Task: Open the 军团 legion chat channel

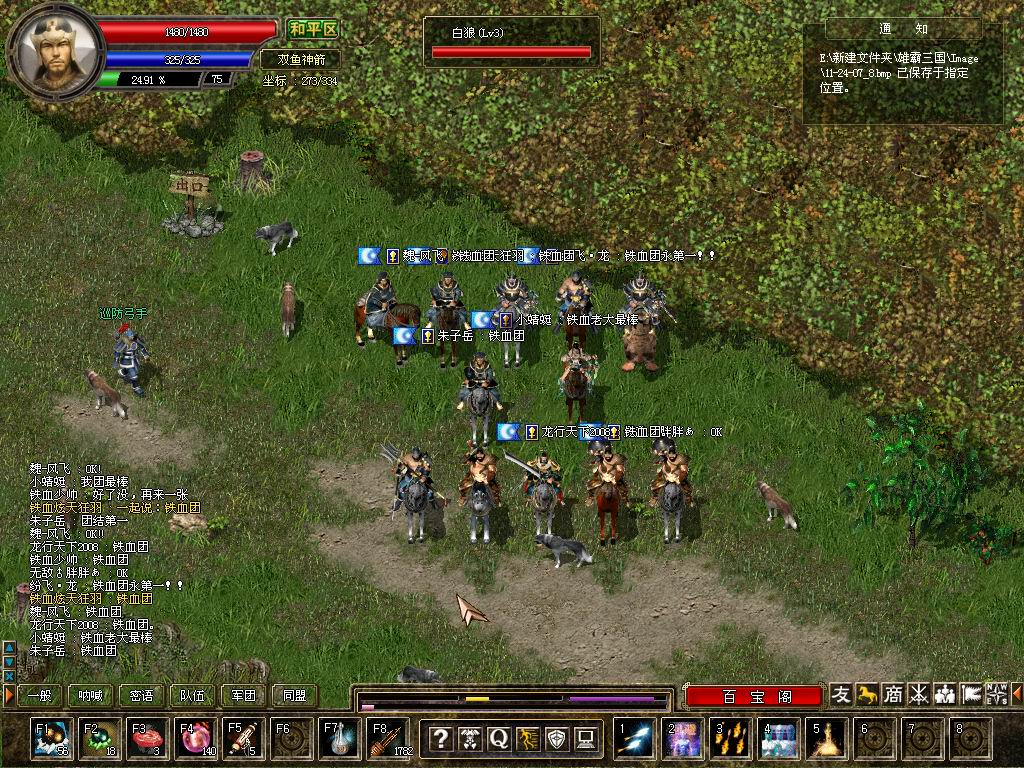Action: click(244, 695)
